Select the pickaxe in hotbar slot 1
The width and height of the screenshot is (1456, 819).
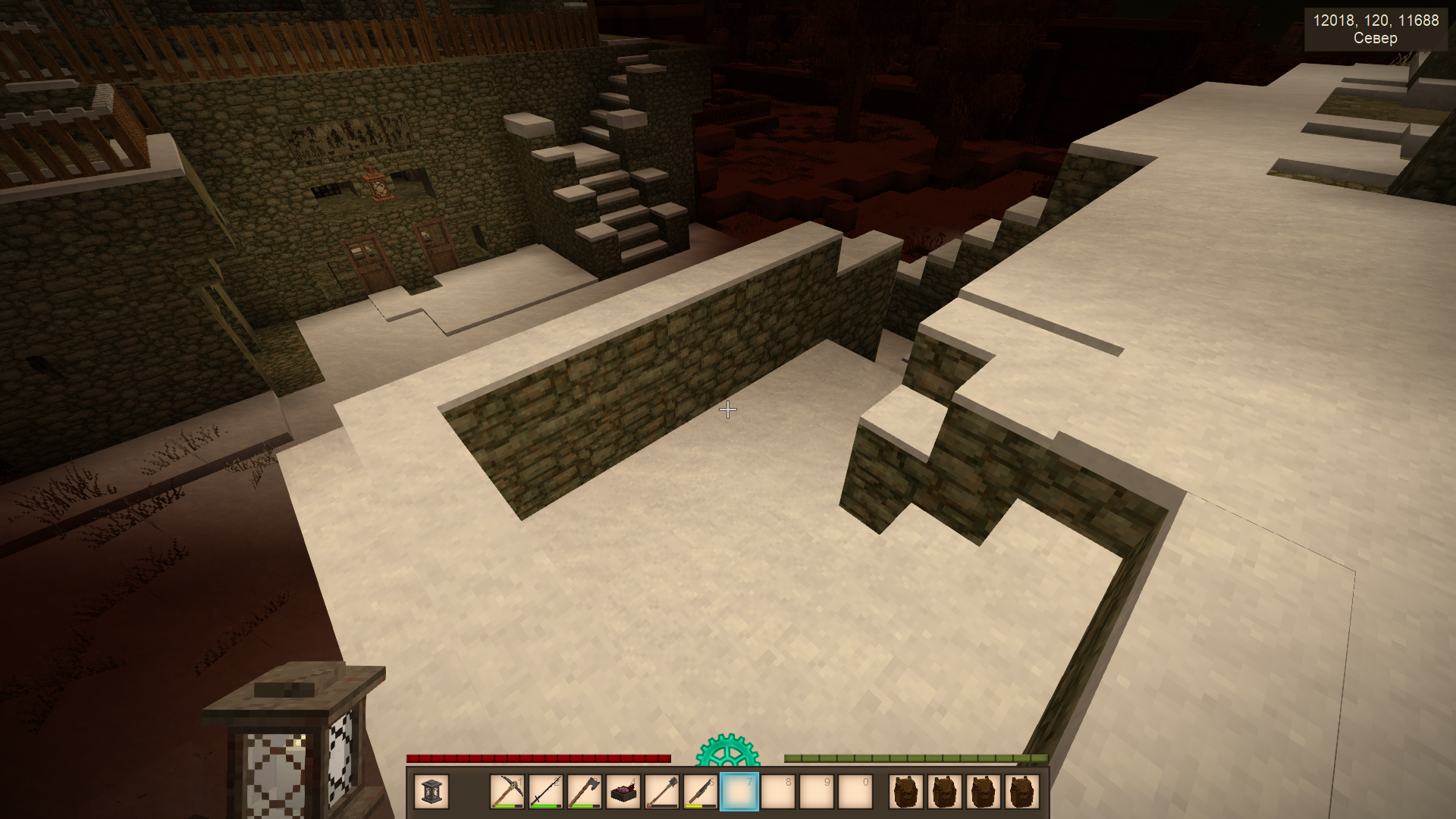[507, 792]
